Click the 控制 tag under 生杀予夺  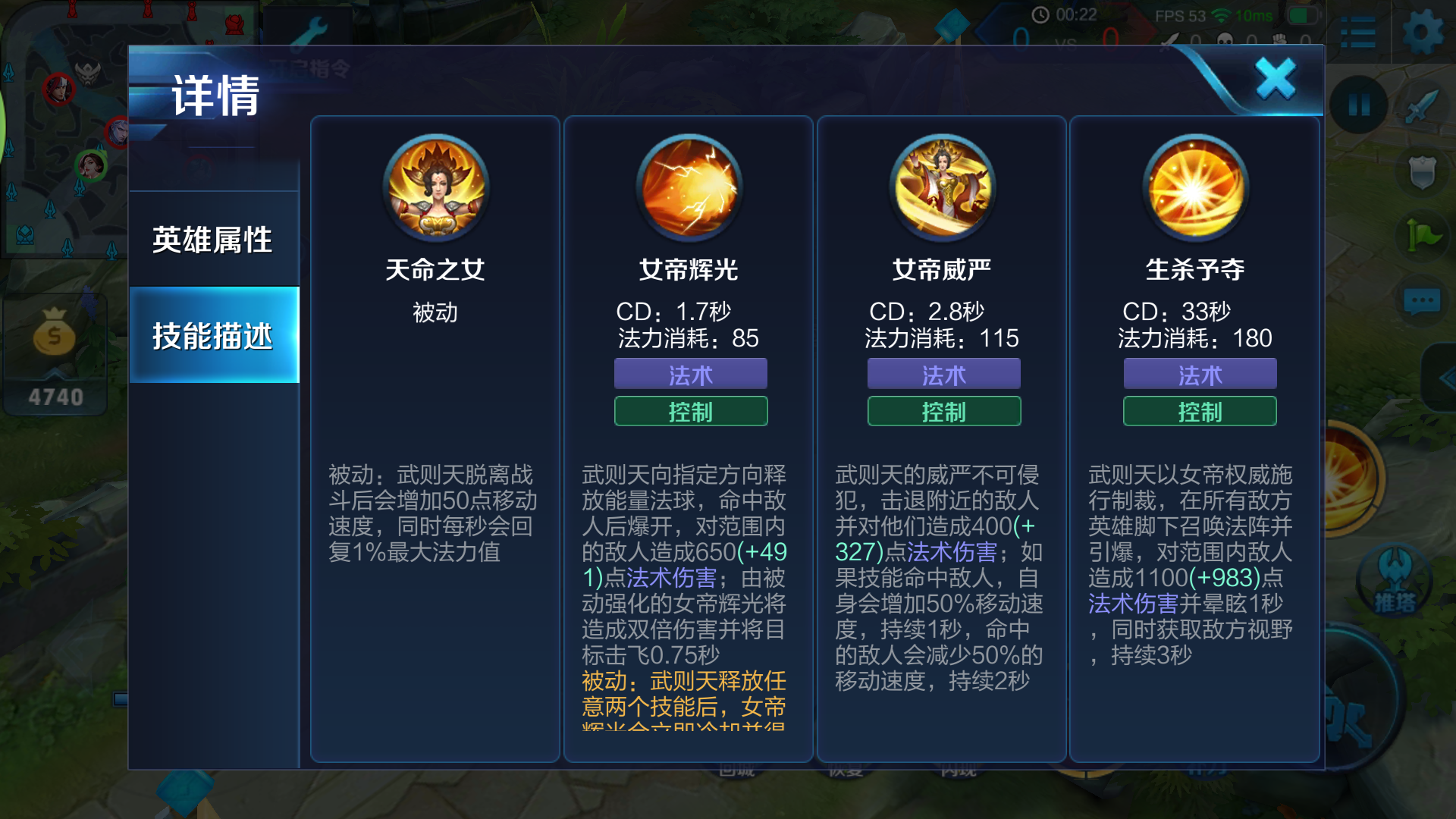tap(1199, 411)
